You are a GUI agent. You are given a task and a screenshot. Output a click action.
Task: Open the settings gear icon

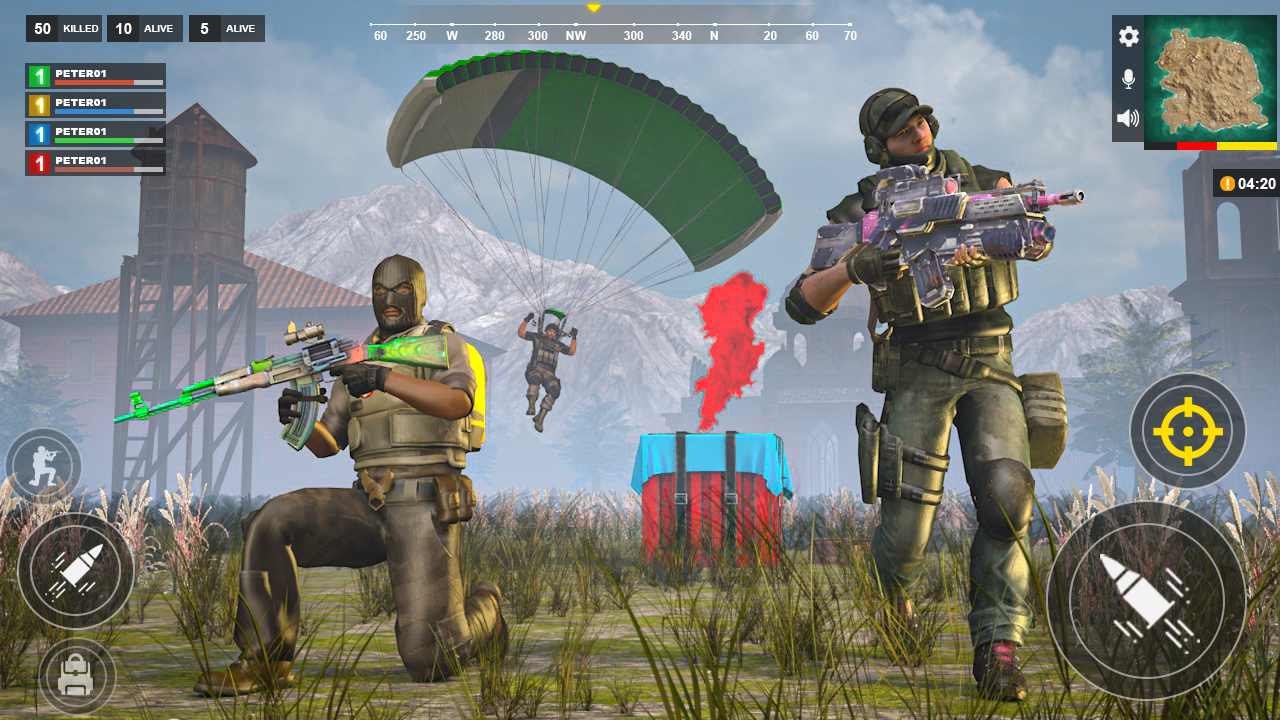coord(1128,37)
